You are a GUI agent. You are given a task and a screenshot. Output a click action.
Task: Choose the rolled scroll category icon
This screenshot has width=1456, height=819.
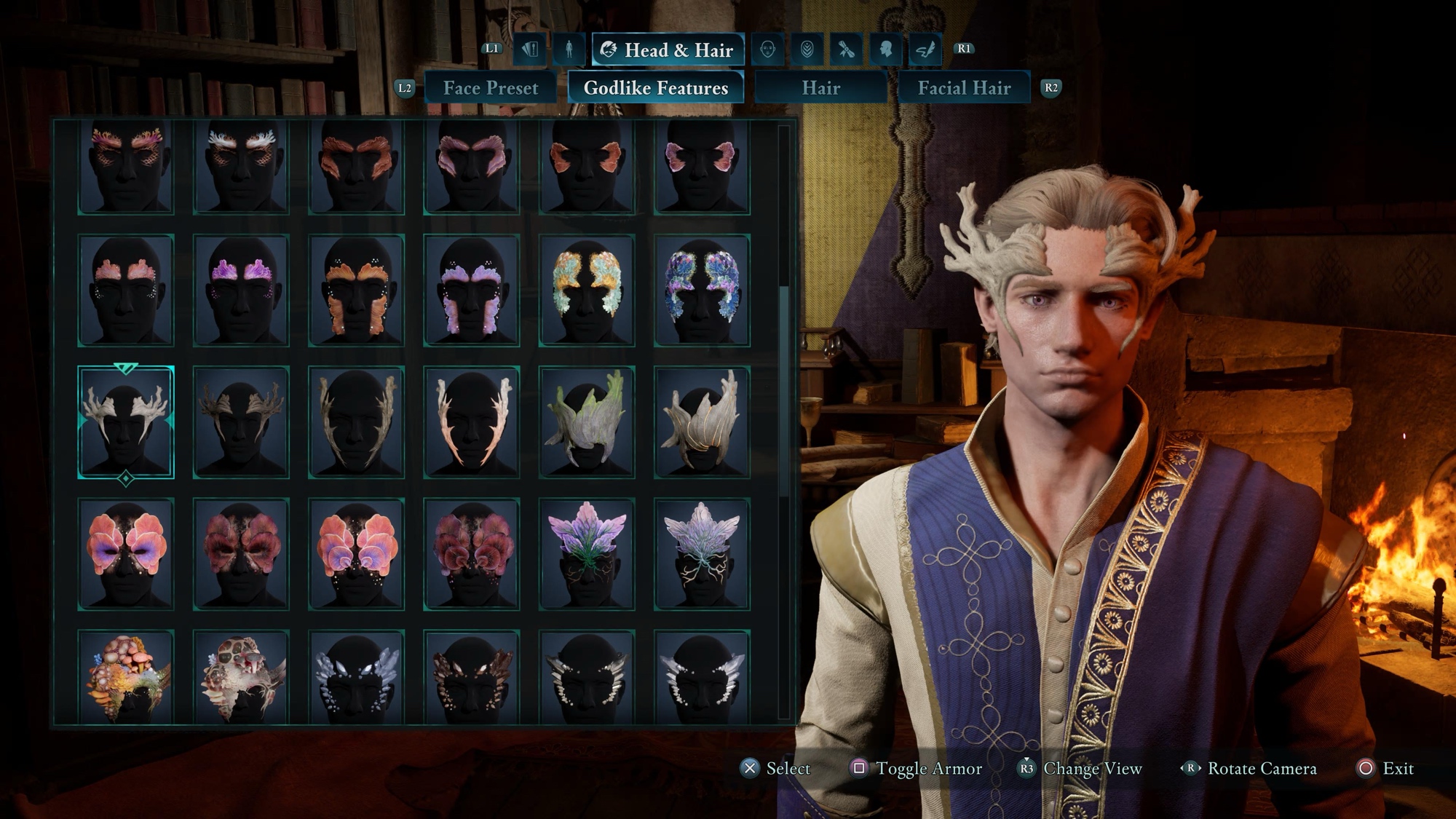coord(846,50)
